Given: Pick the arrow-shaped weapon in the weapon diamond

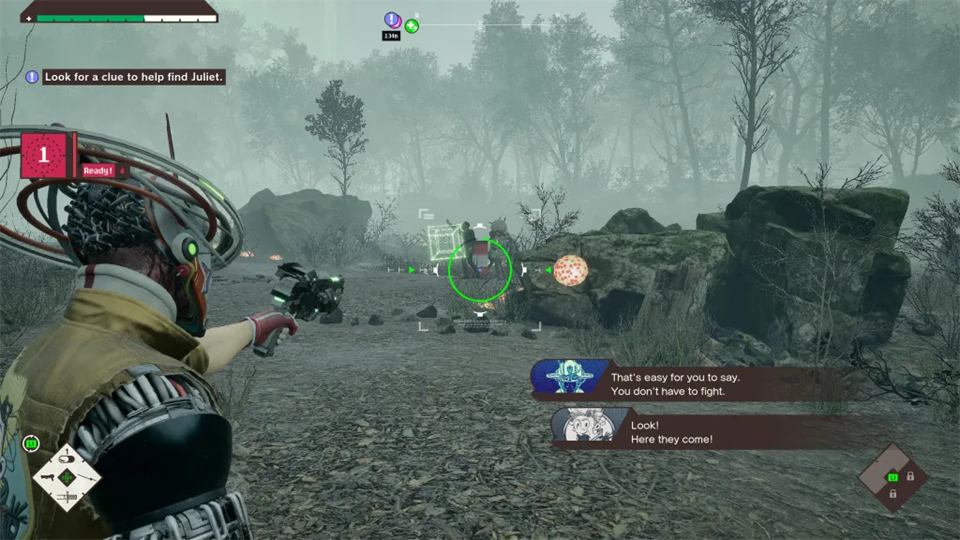Looking at the screenshot, I should tap(85, 477).
